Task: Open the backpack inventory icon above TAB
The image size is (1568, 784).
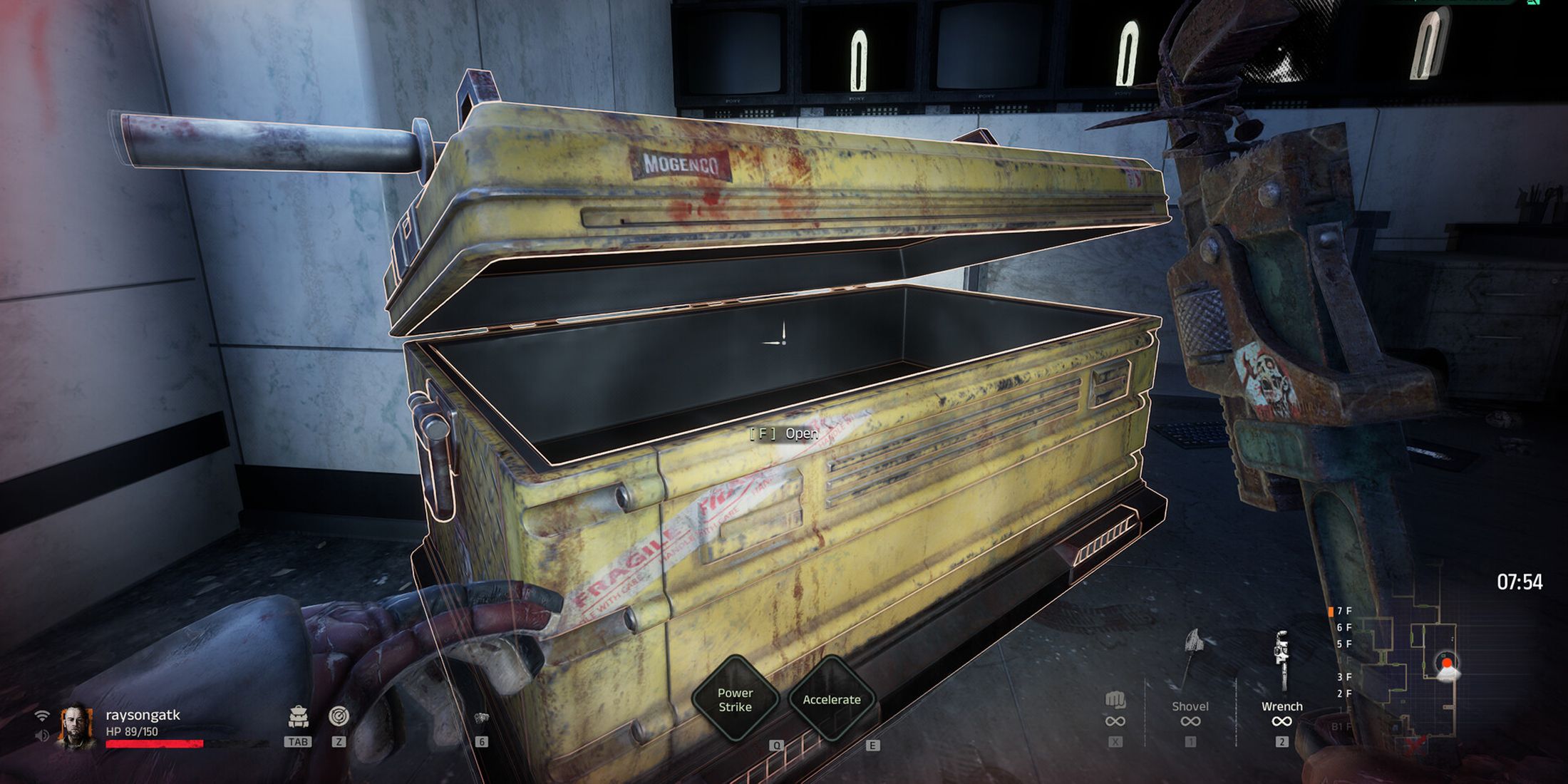Action: coord(298,716)
